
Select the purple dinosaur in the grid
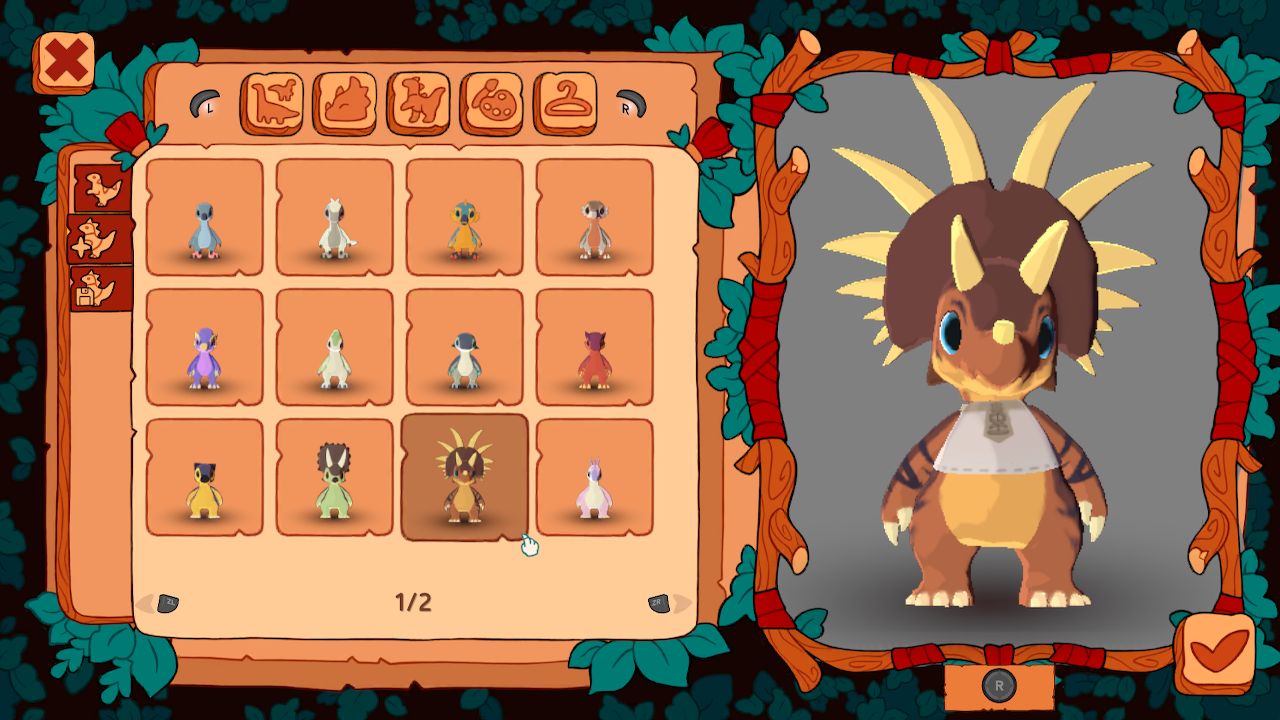203,350
